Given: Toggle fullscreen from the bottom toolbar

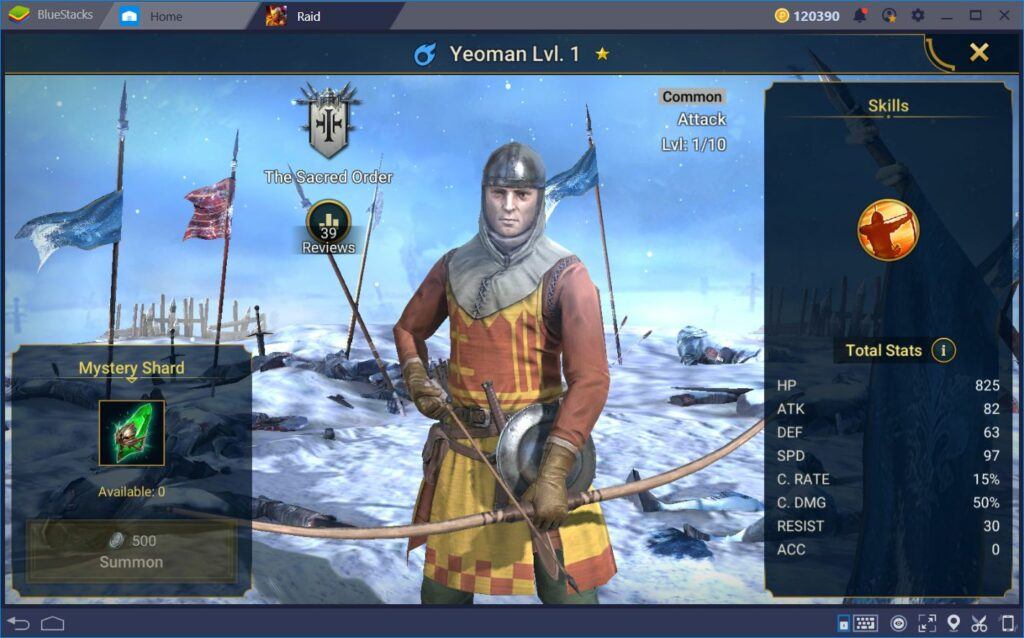Looking at the screenshot, I should 926,624.
